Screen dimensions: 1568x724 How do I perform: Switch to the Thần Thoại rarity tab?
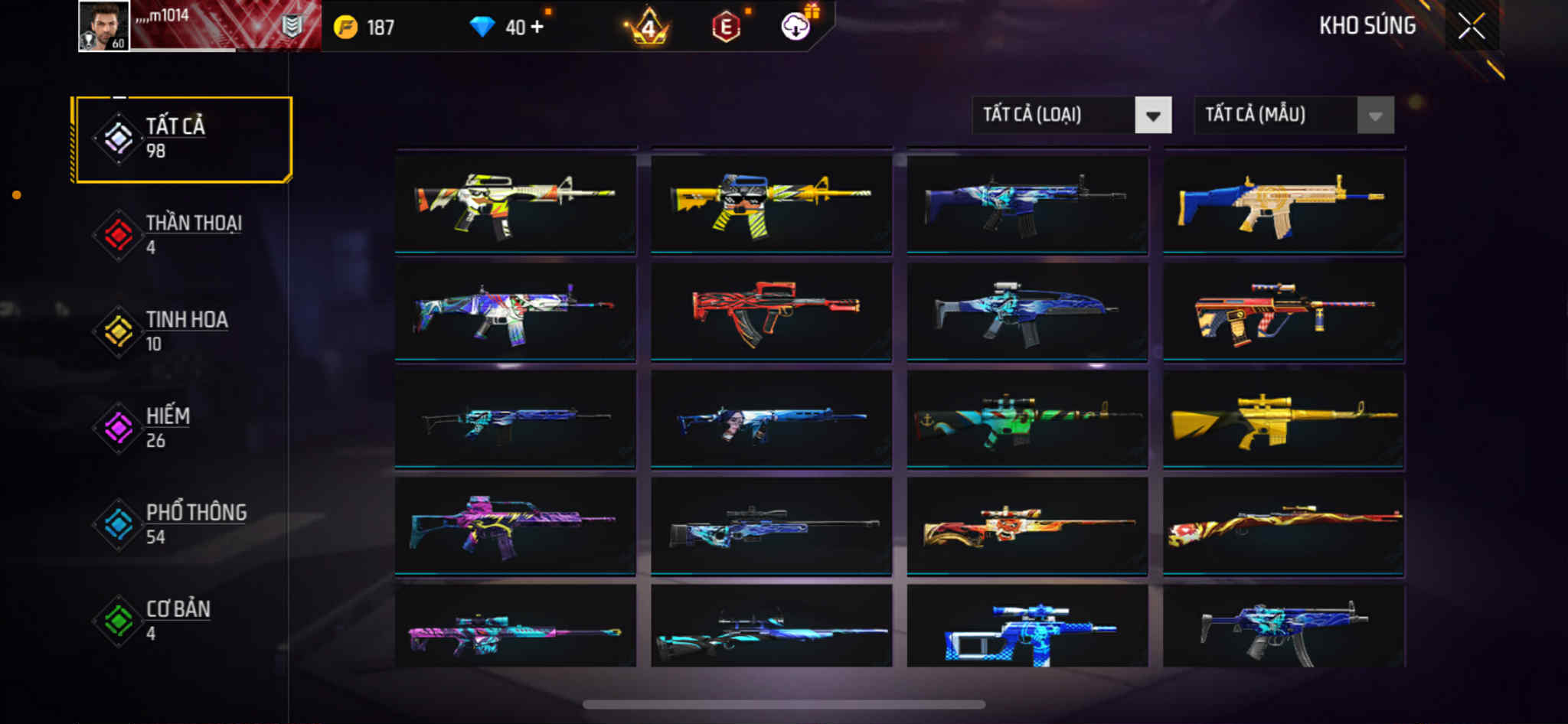[182, 235]
